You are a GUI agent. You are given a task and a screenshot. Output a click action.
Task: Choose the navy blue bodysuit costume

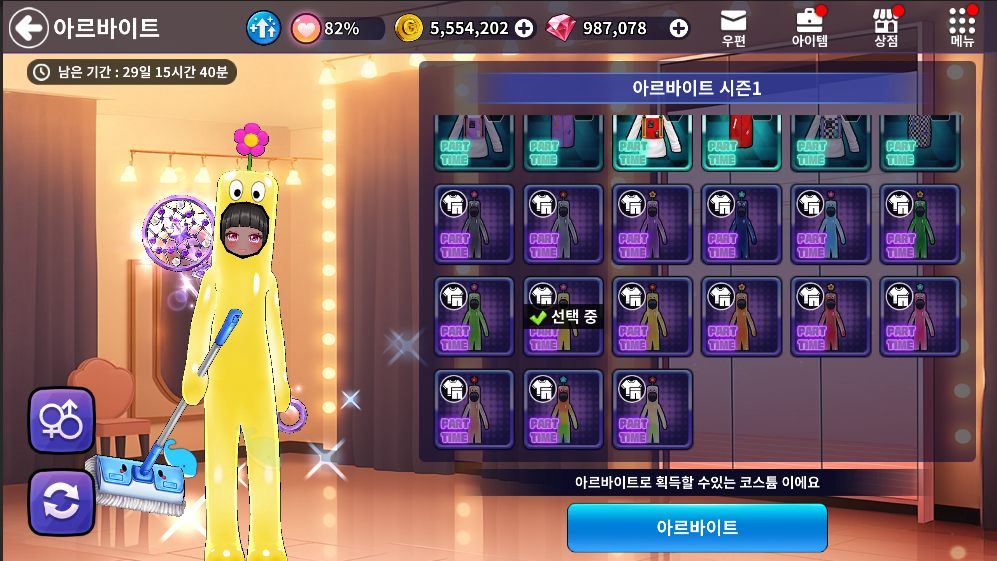pyautogui.click(x=741, y=224)
